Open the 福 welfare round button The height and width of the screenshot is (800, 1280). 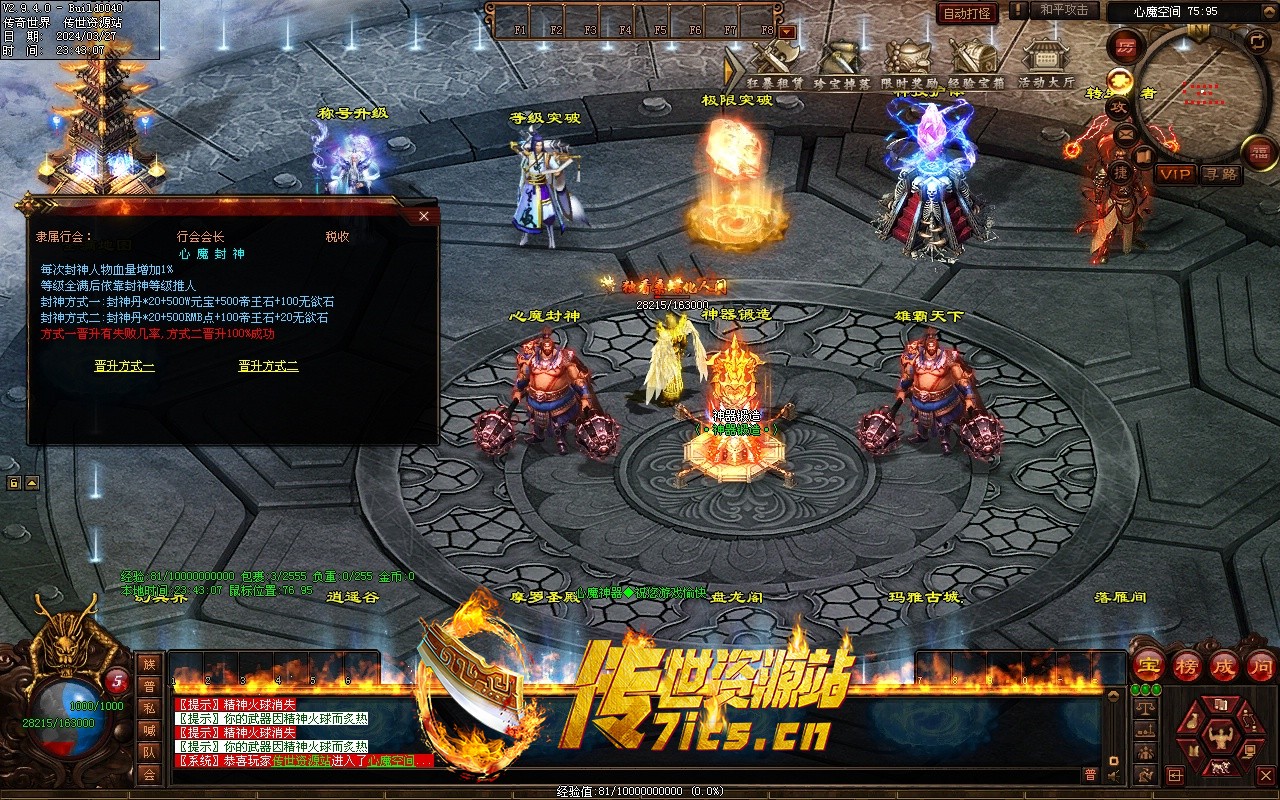1259,152
